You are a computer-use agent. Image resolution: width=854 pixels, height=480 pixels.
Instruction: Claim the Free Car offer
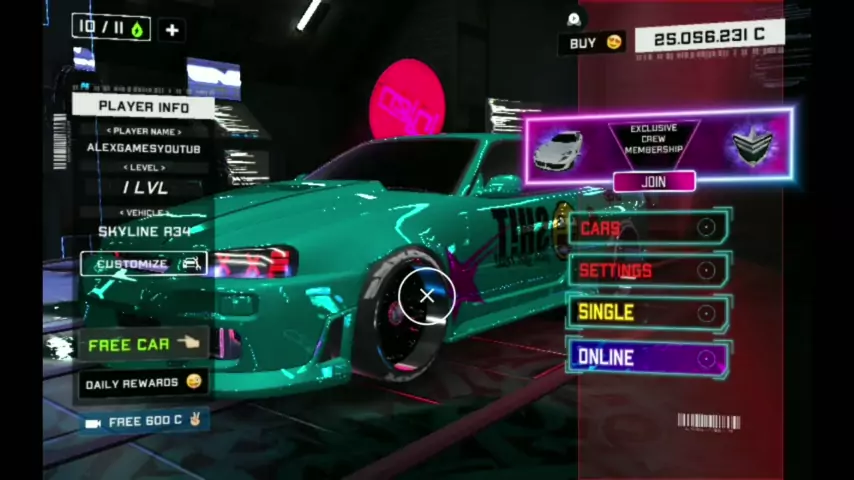point(143,344)
